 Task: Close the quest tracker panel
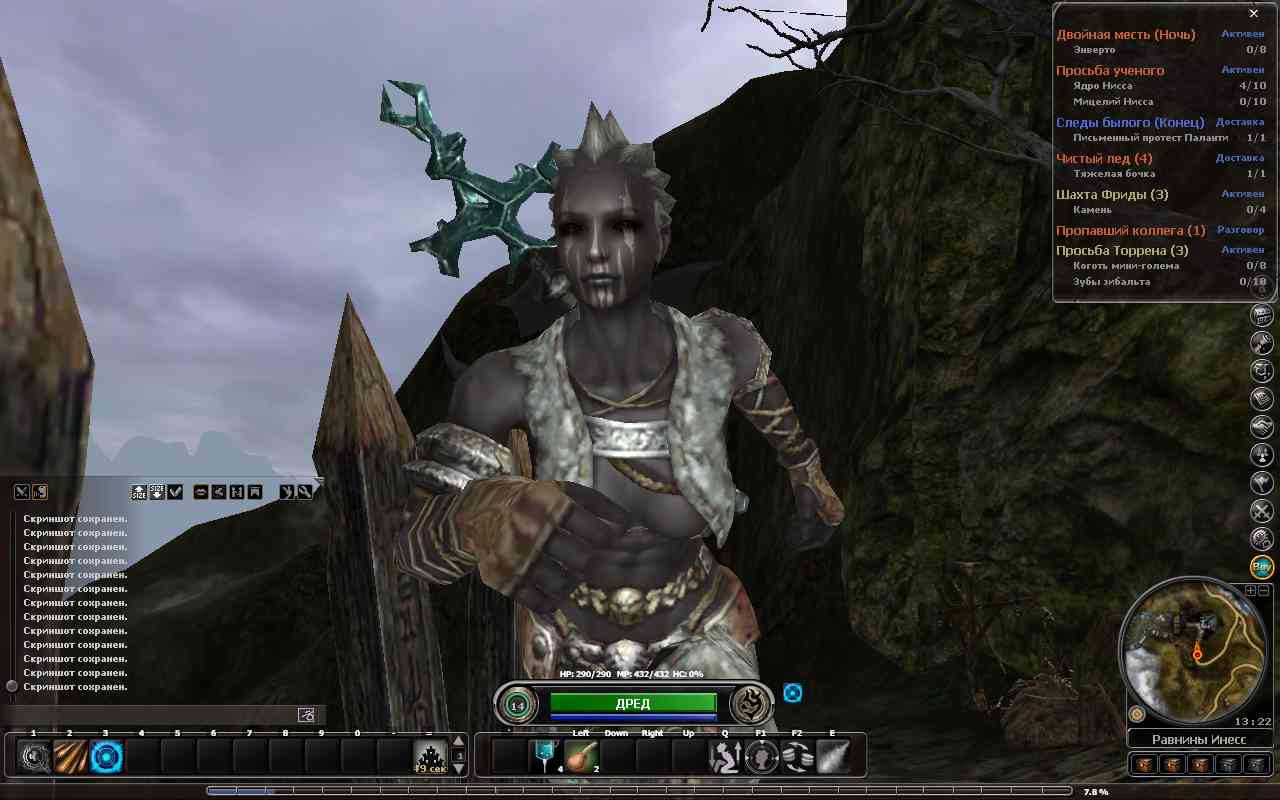coord(1253,14)
